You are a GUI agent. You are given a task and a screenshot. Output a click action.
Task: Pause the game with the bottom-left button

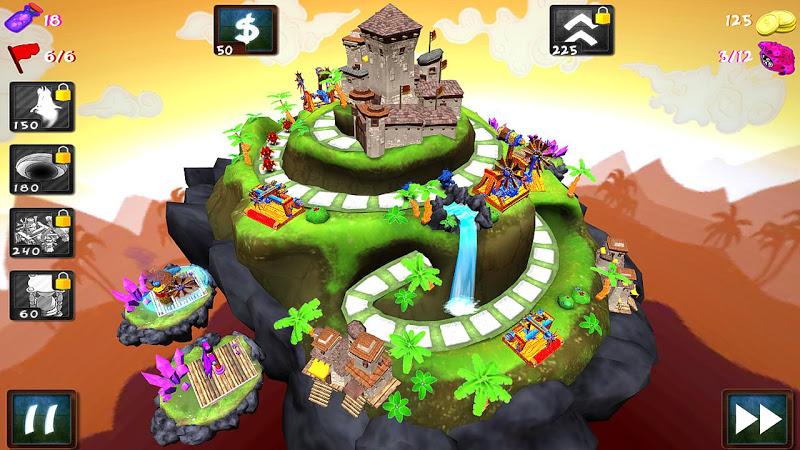point(42,417)
